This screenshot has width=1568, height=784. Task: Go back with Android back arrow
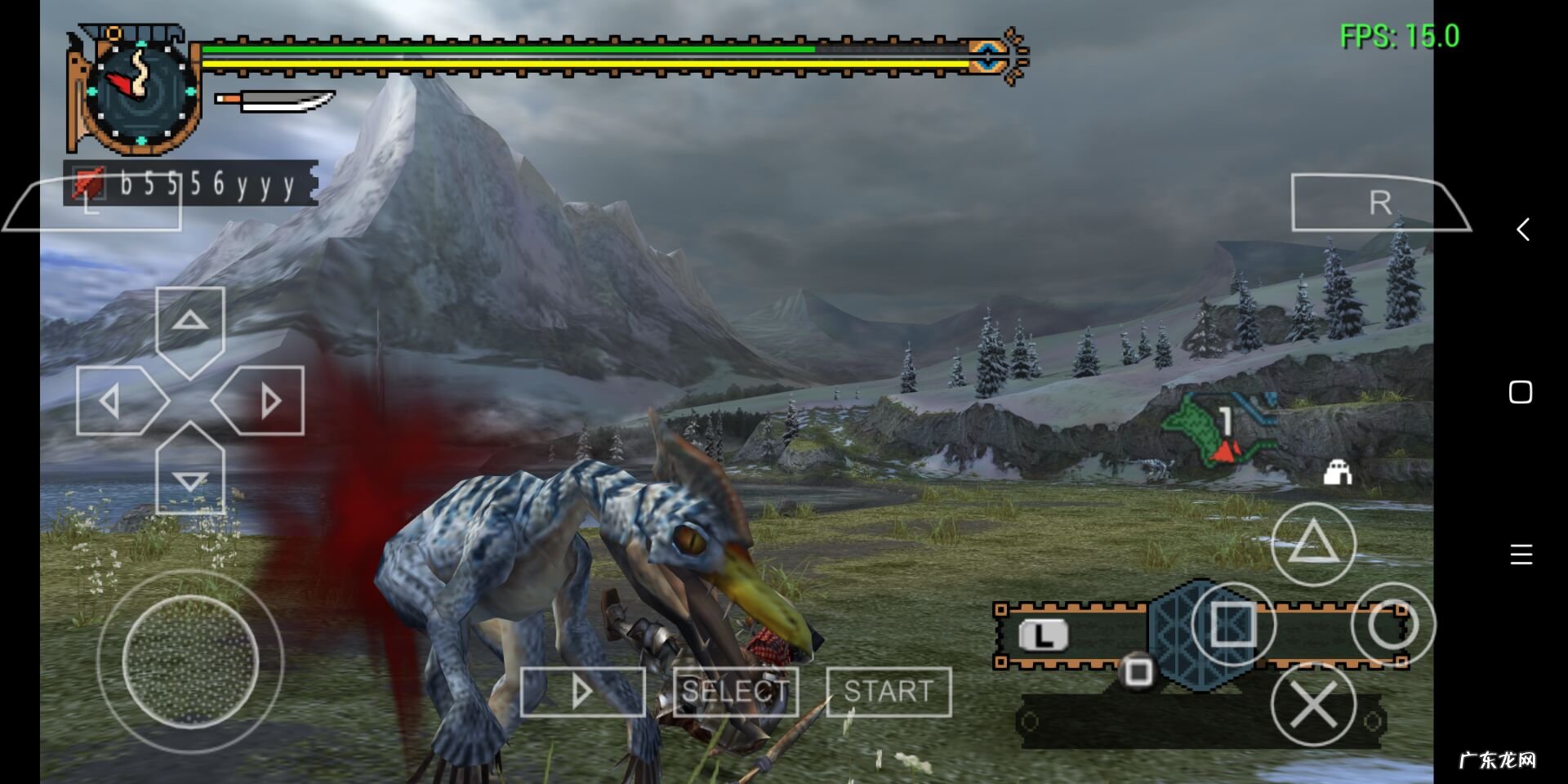click(1522, 229)
